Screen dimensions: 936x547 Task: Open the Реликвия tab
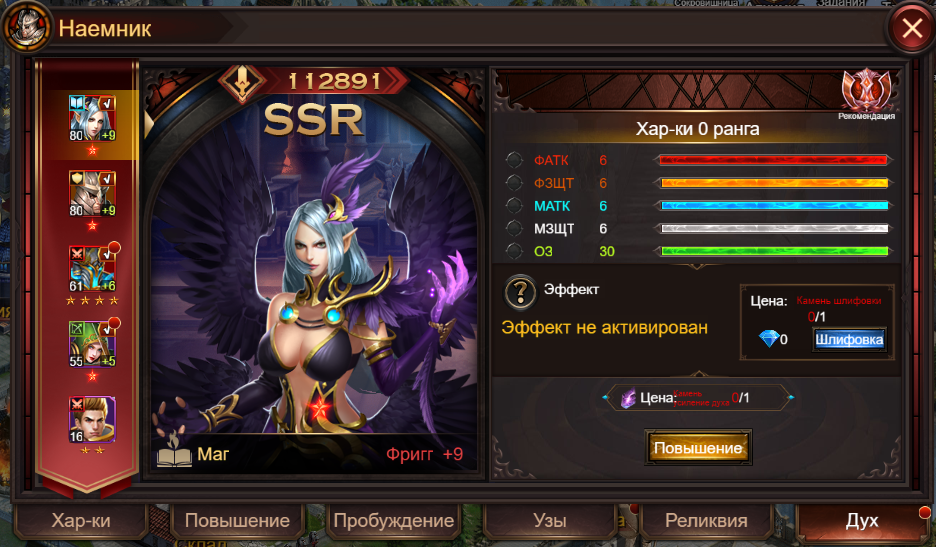pos(707,521)
